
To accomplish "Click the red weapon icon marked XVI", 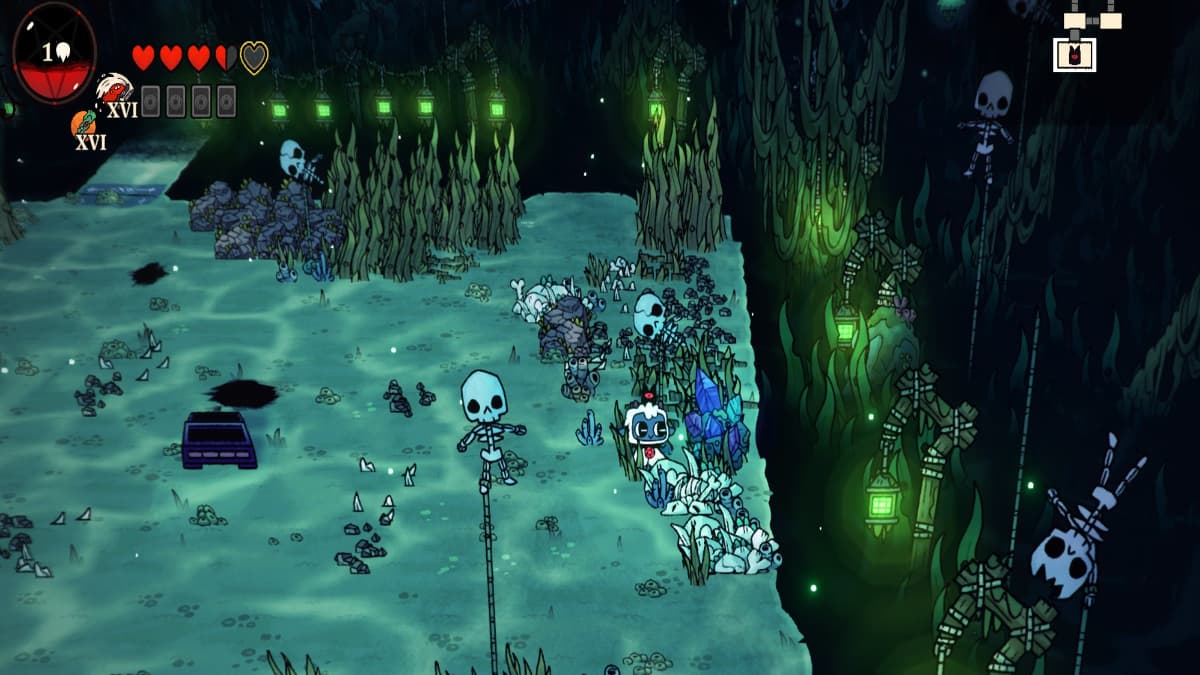I will 113,89.
